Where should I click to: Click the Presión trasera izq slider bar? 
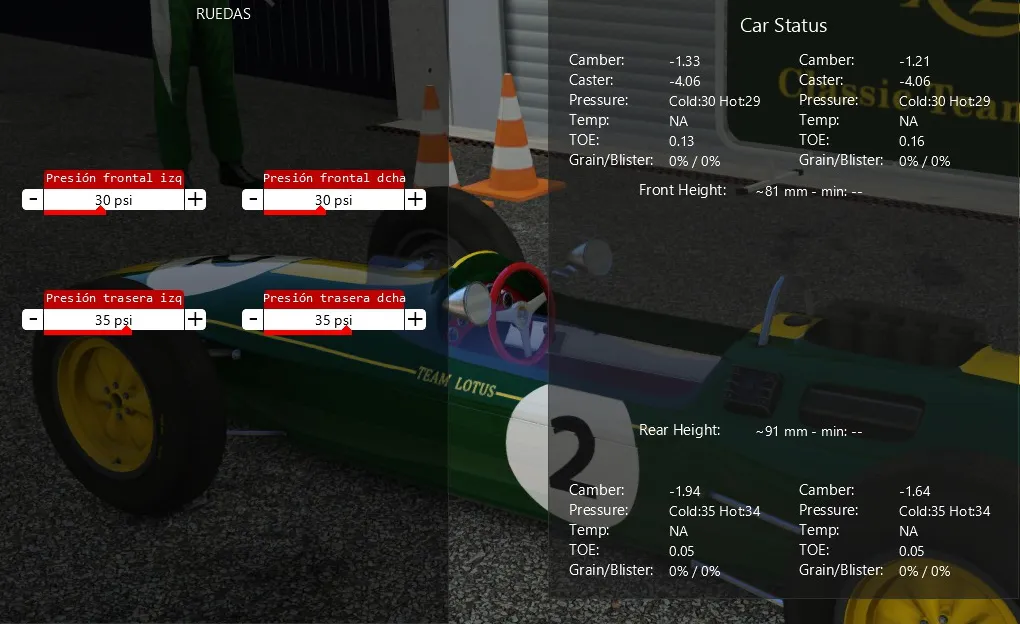[114, 320]
